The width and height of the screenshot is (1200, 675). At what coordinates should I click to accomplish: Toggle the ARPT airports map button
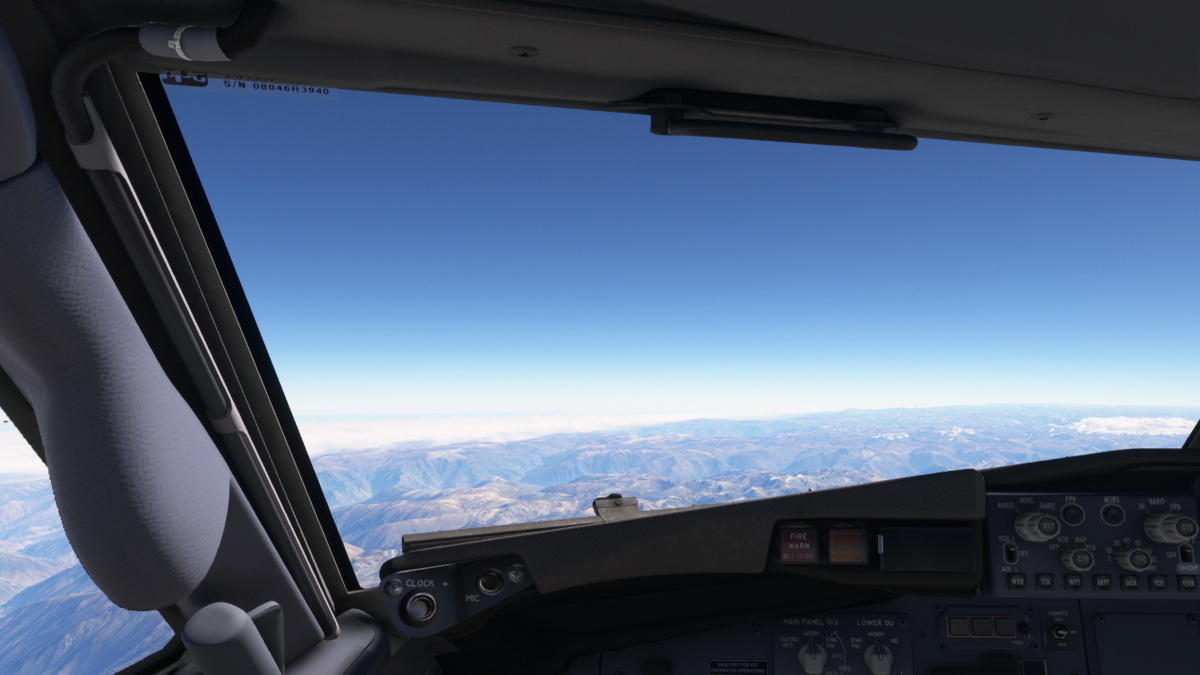tap(1102, 581)
